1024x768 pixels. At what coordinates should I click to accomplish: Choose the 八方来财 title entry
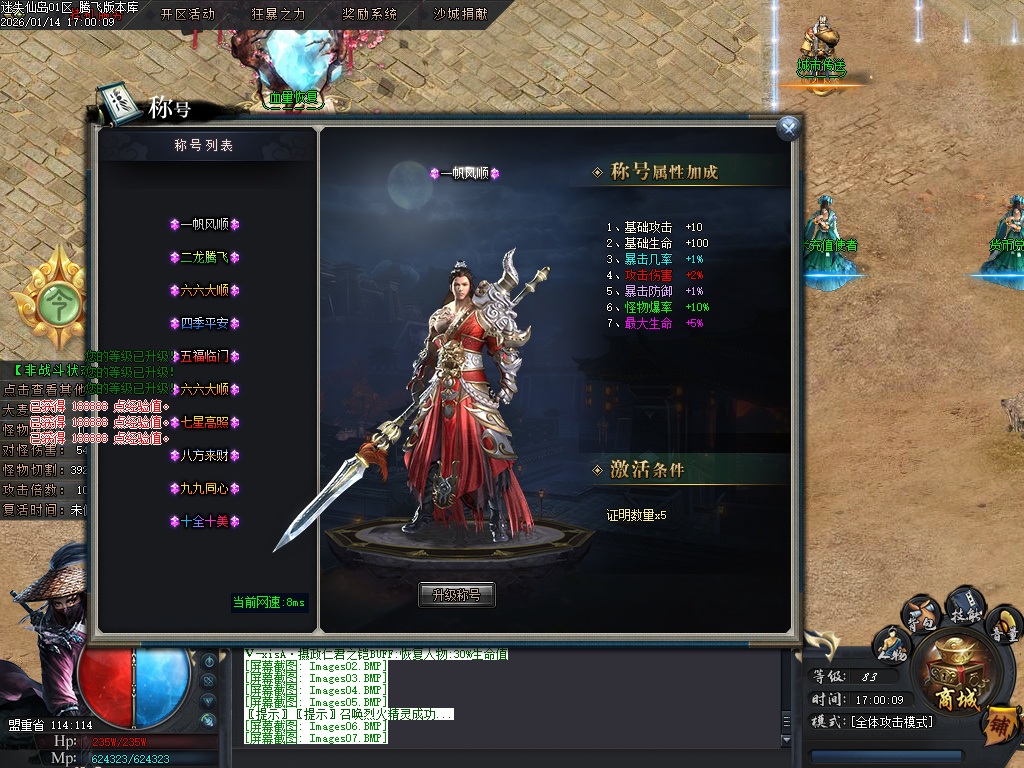pyautogui.click(x=204, y=455)
